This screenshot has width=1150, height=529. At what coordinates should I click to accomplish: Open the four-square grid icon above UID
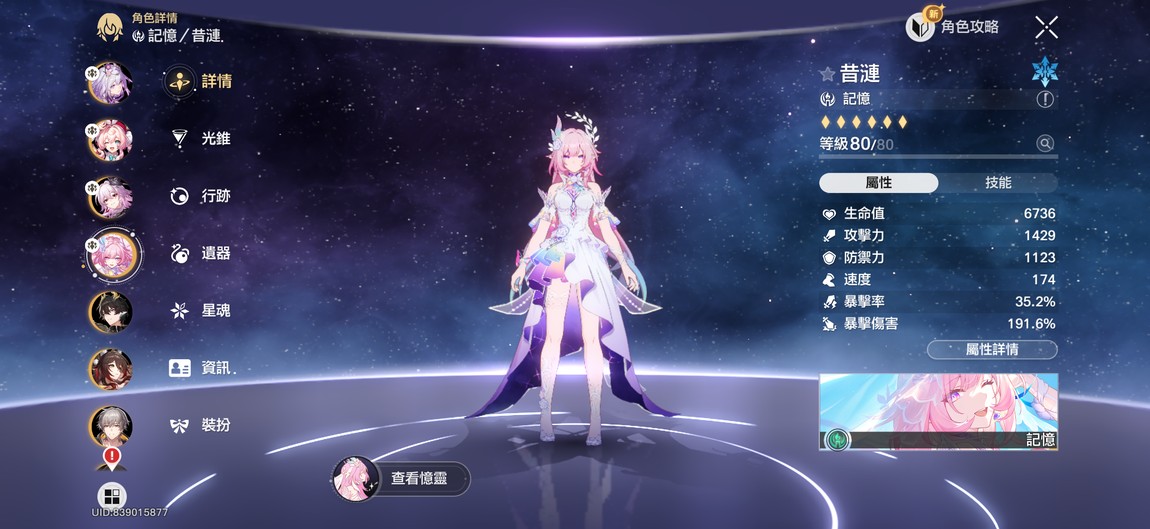tap(111, 496)
